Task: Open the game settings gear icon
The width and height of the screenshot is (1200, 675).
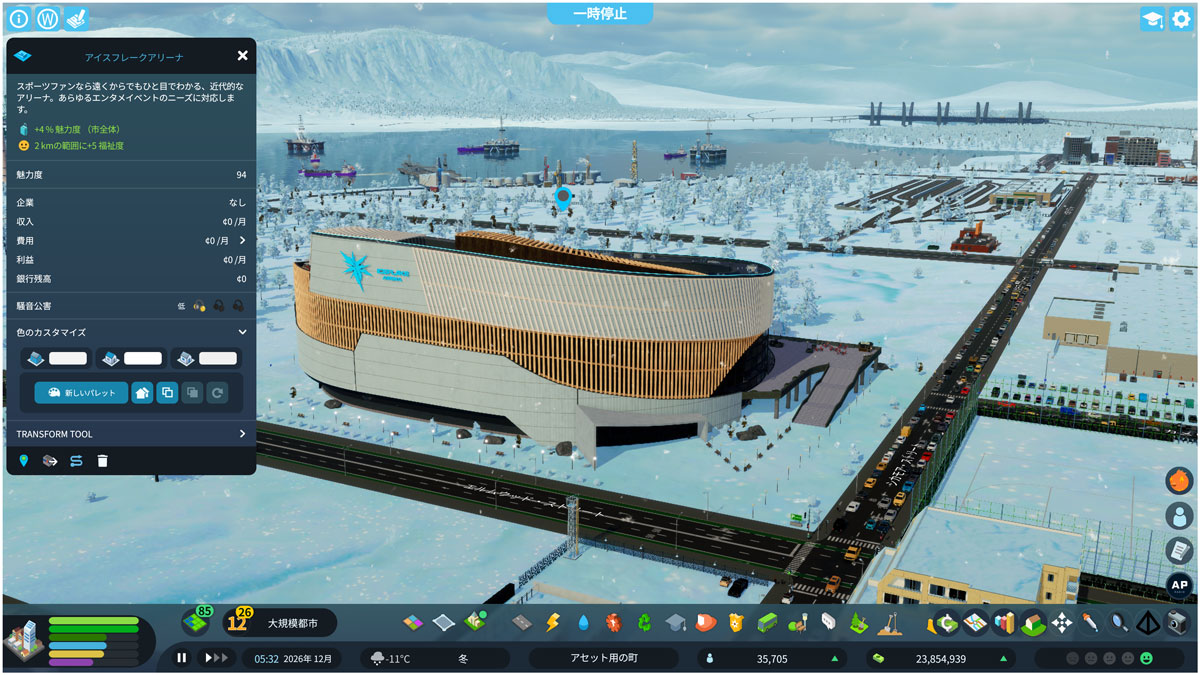Action: click(x=1180, y=19)
